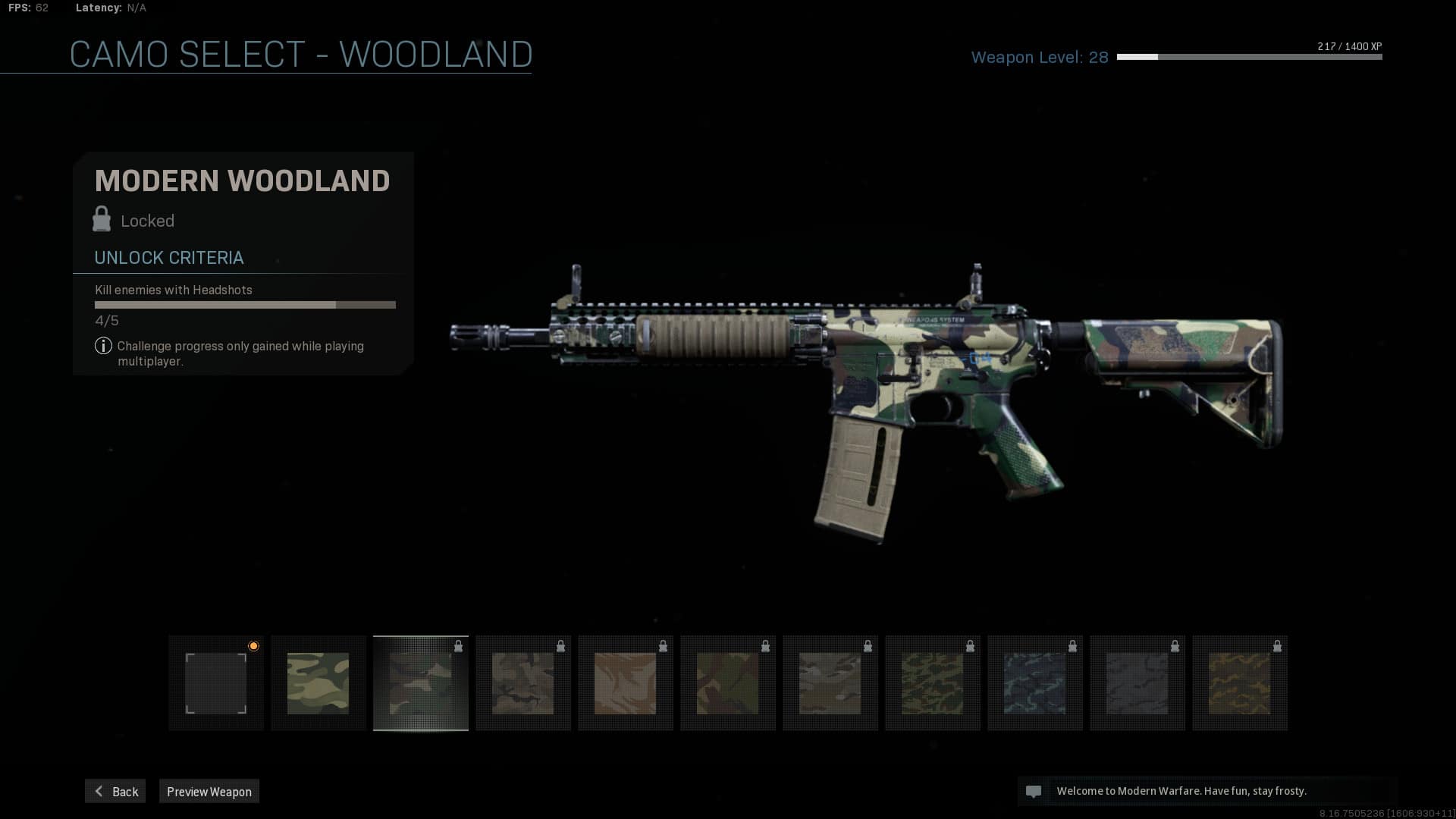The width and height of the screenshot is (1456, 819).
Task: Go back with the Back button
Action: (115, 791)
